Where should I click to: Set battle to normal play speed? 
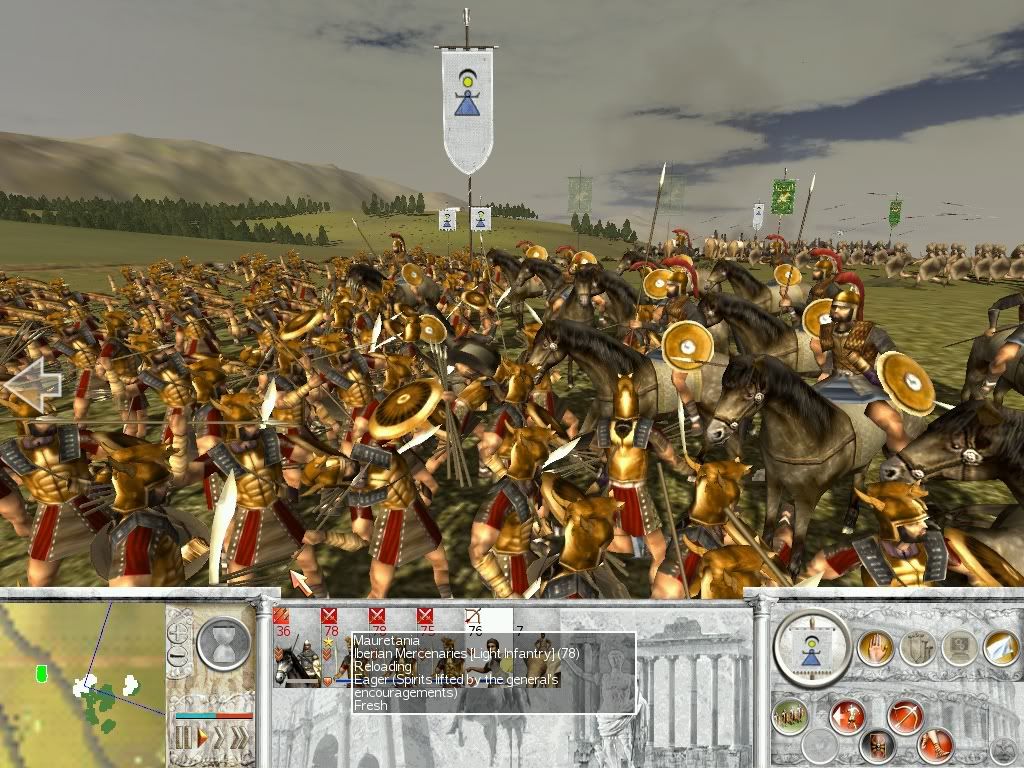point(202,738)
